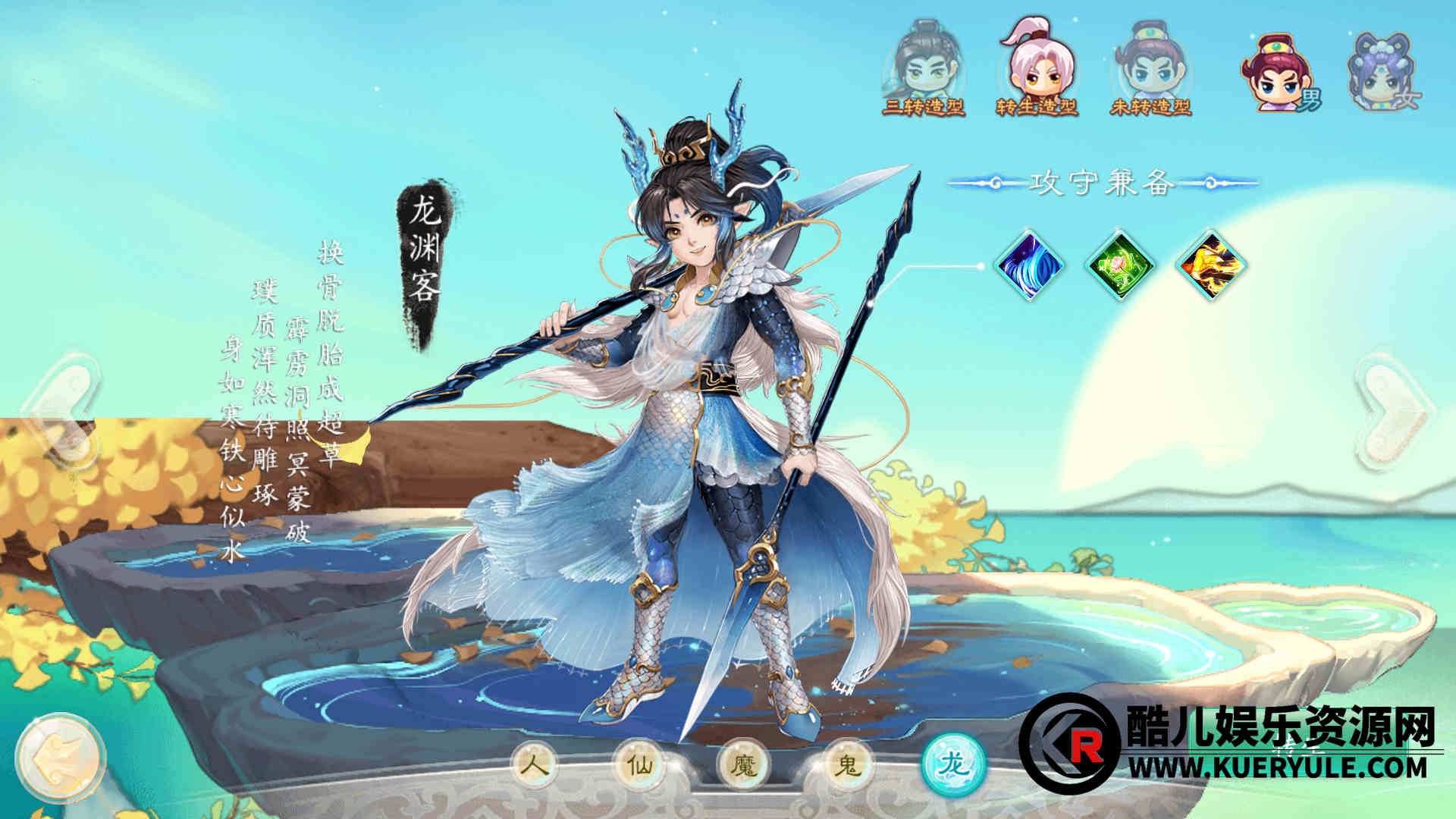Switch to the 人 race tab
Viewport: 1456px width, 819px height.
537,764
